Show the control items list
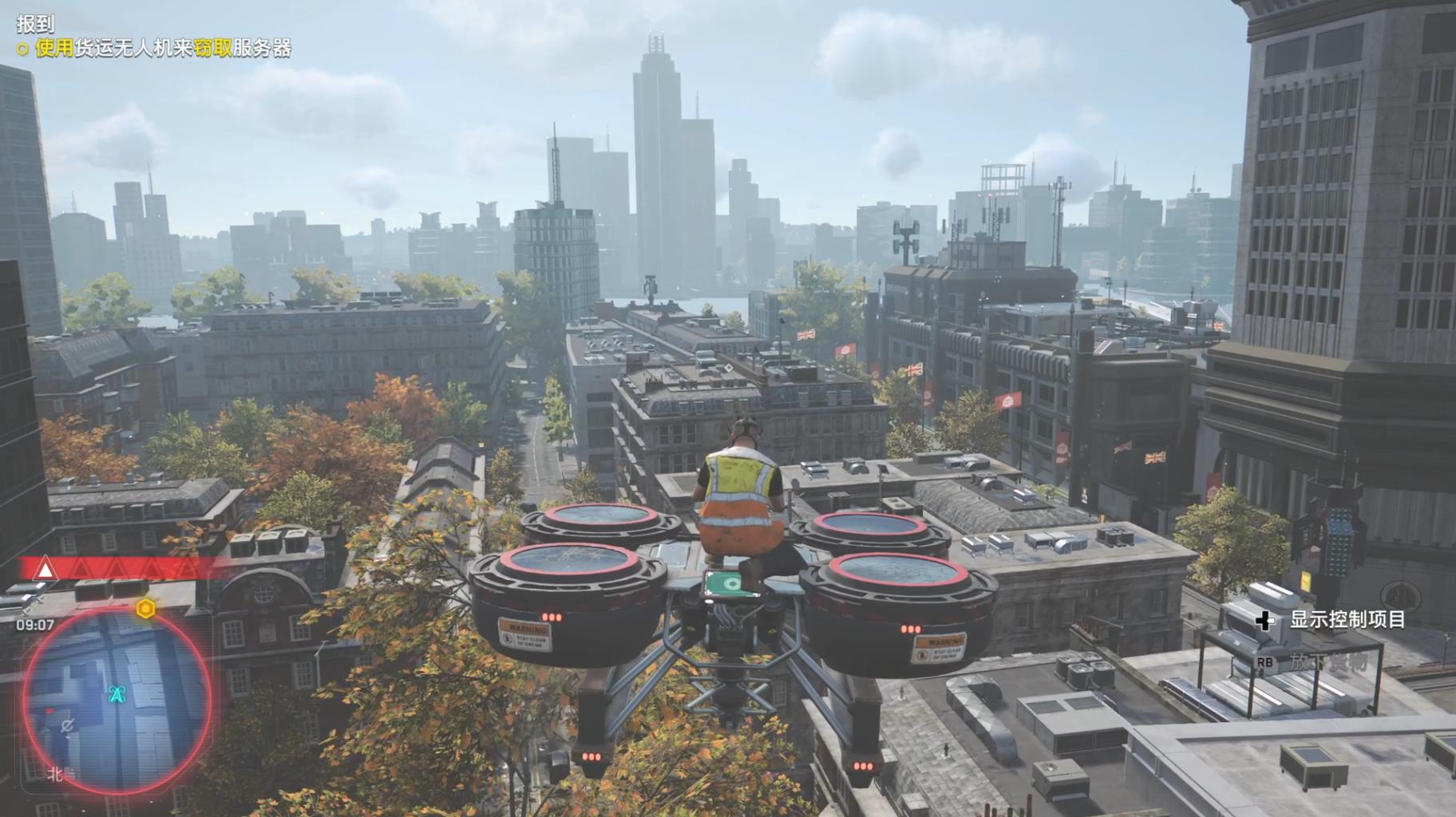The height and width of the screenshot is (817, 1456). [x=1347, y=620]
